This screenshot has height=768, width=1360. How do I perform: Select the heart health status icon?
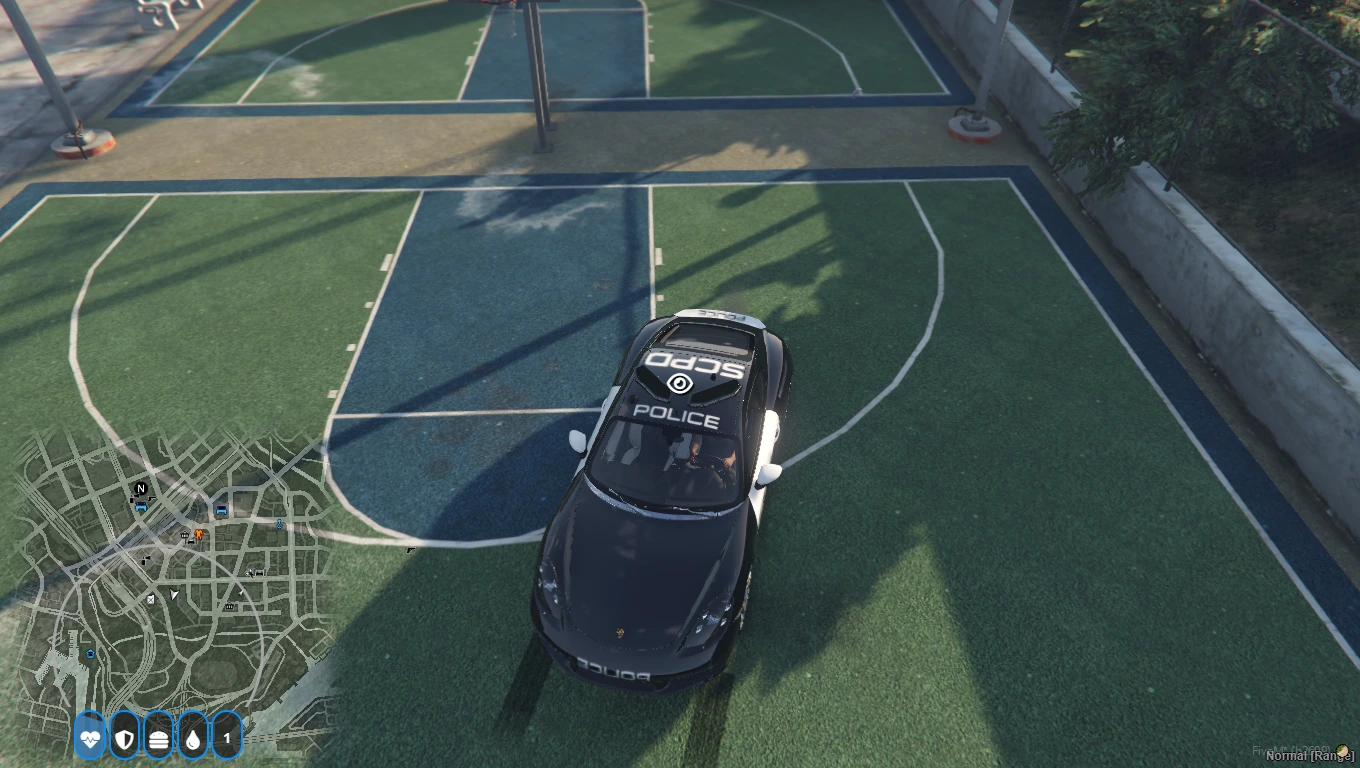(90, 739)
